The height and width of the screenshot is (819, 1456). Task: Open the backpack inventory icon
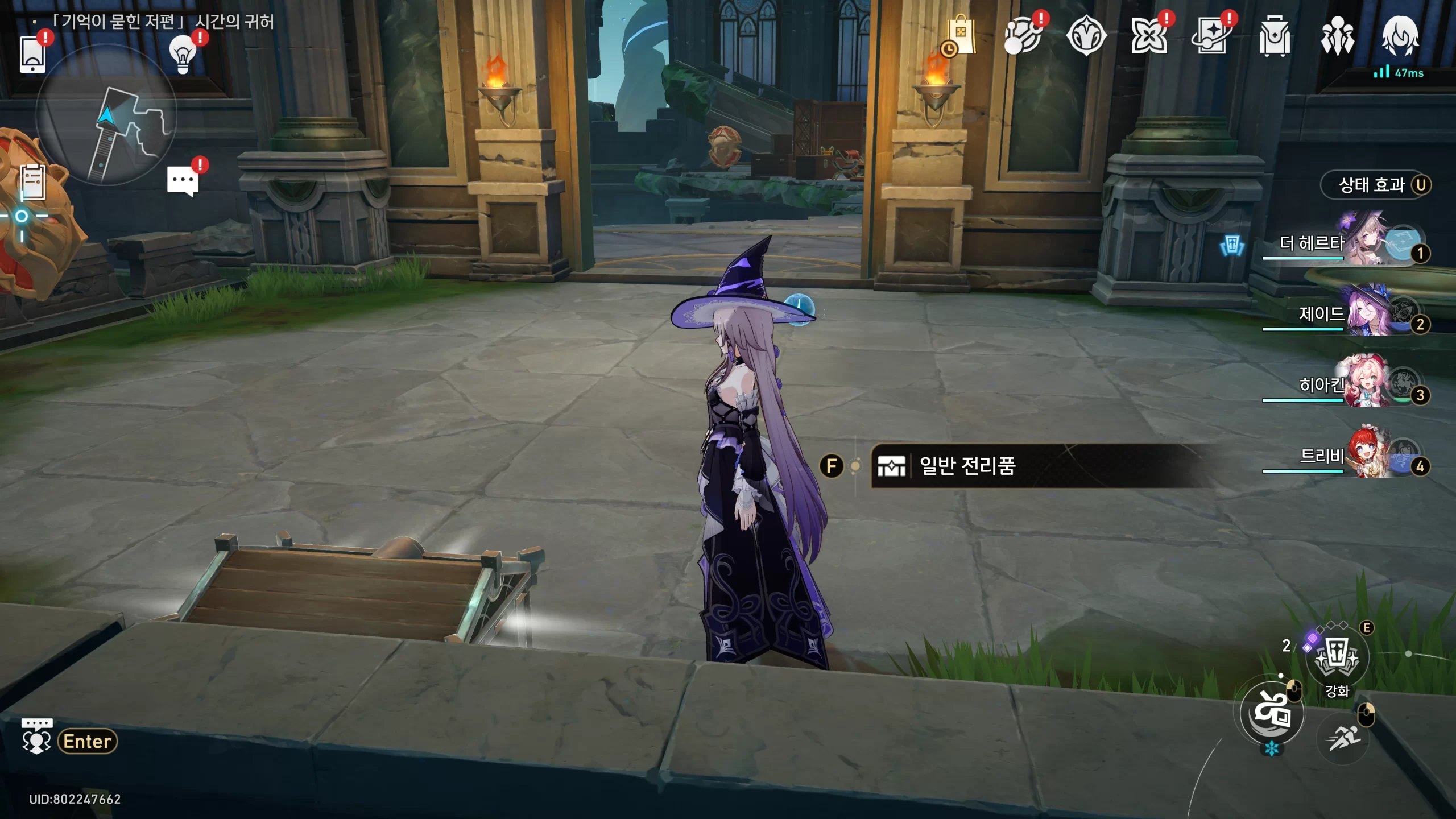click(1275, 36)
